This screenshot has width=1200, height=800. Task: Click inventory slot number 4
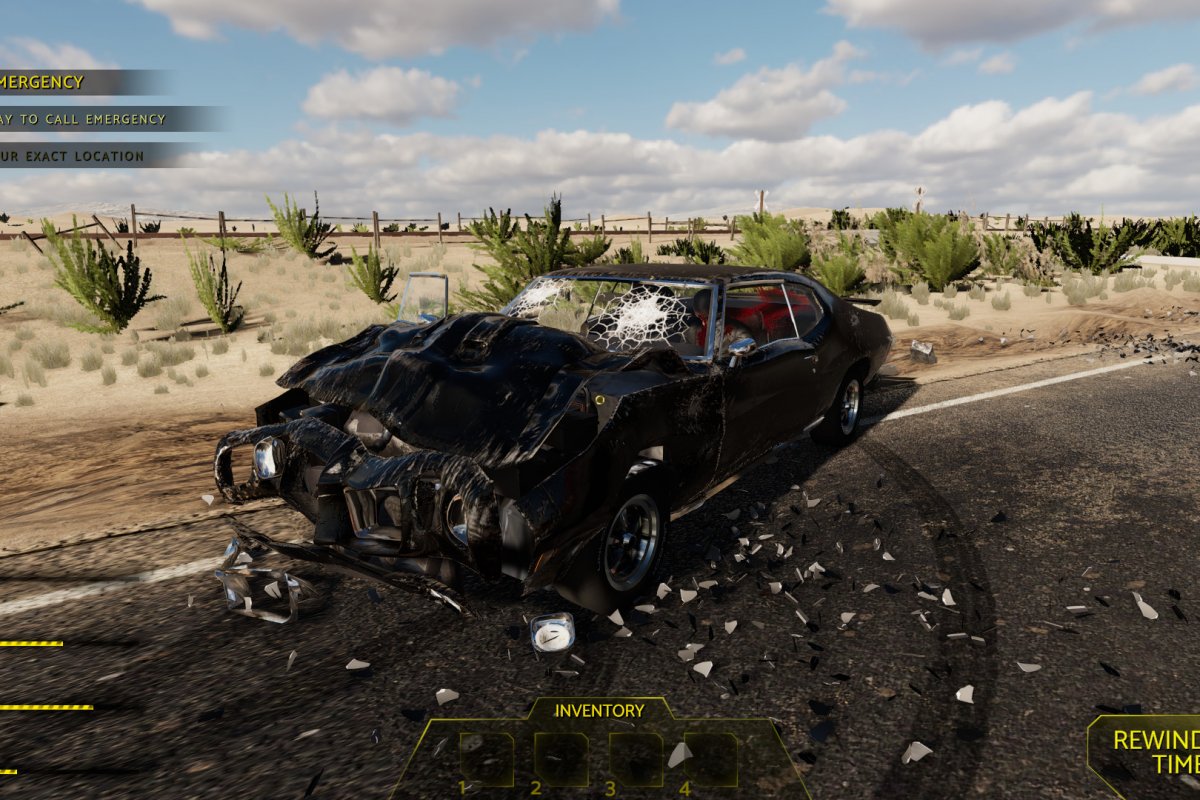[711, 759]
